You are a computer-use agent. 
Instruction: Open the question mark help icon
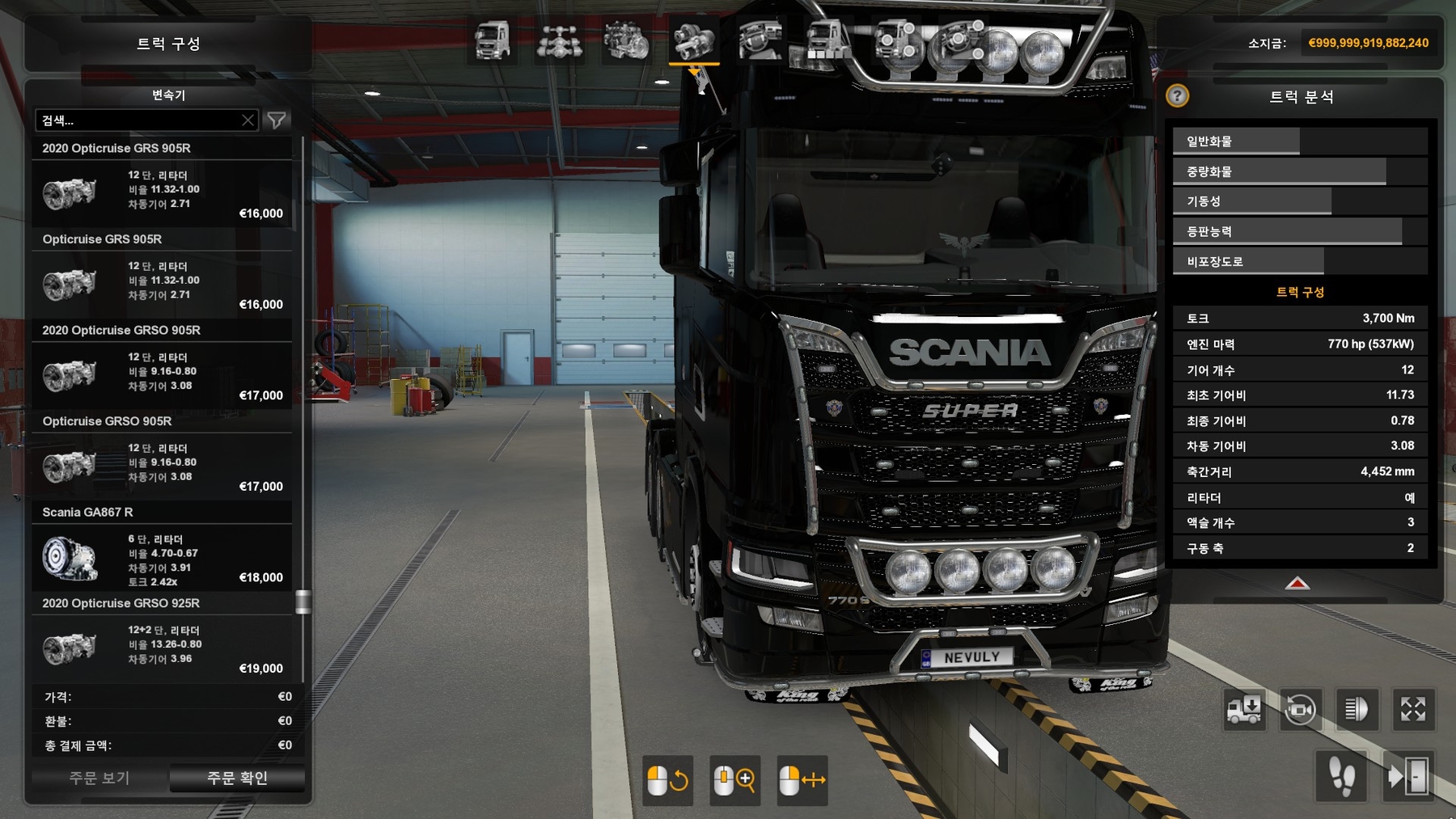tap(1177, 96)
